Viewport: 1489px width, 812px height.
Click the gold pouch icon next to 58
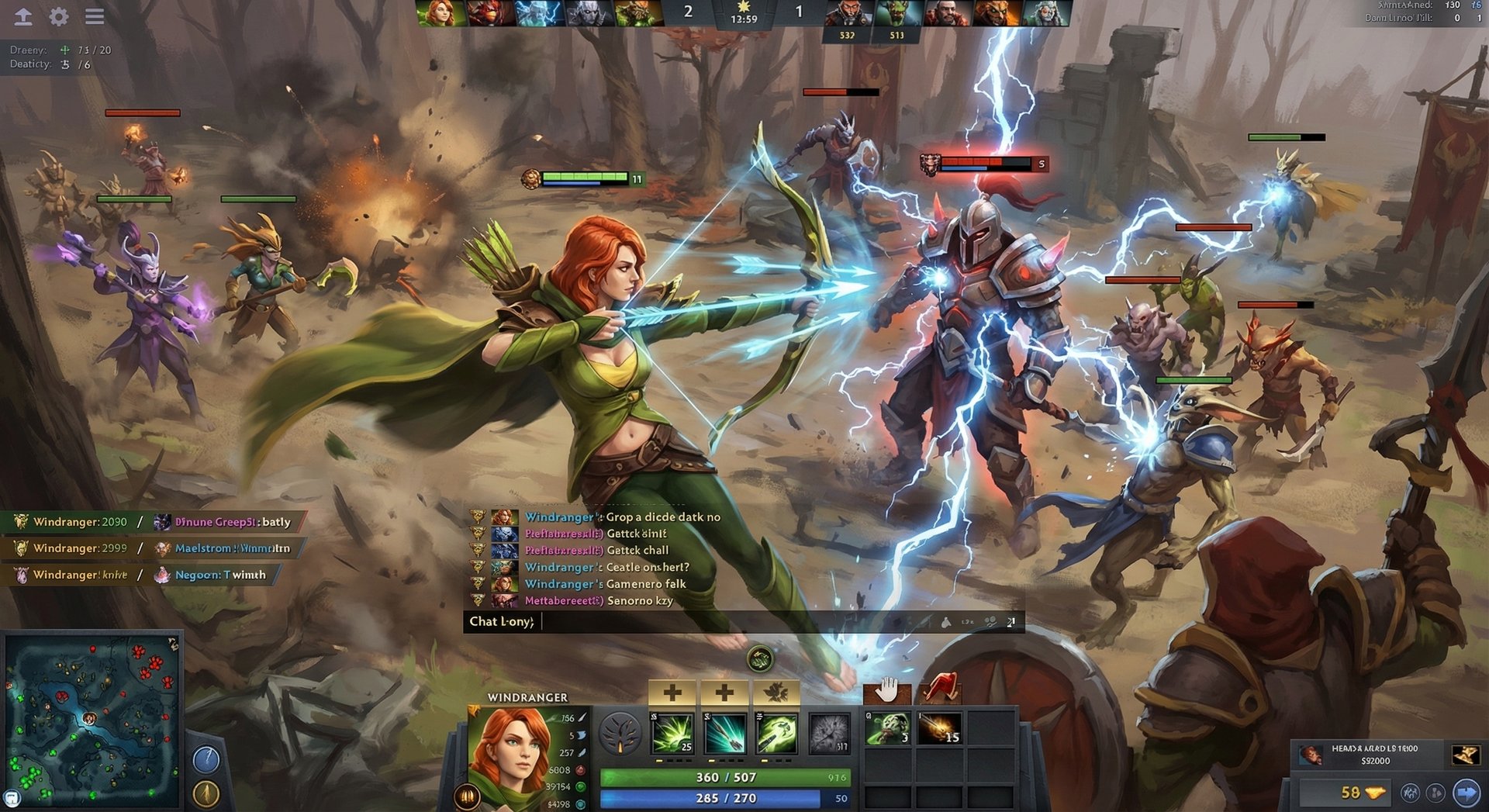pyautogui.click(x=1376, y=793)
